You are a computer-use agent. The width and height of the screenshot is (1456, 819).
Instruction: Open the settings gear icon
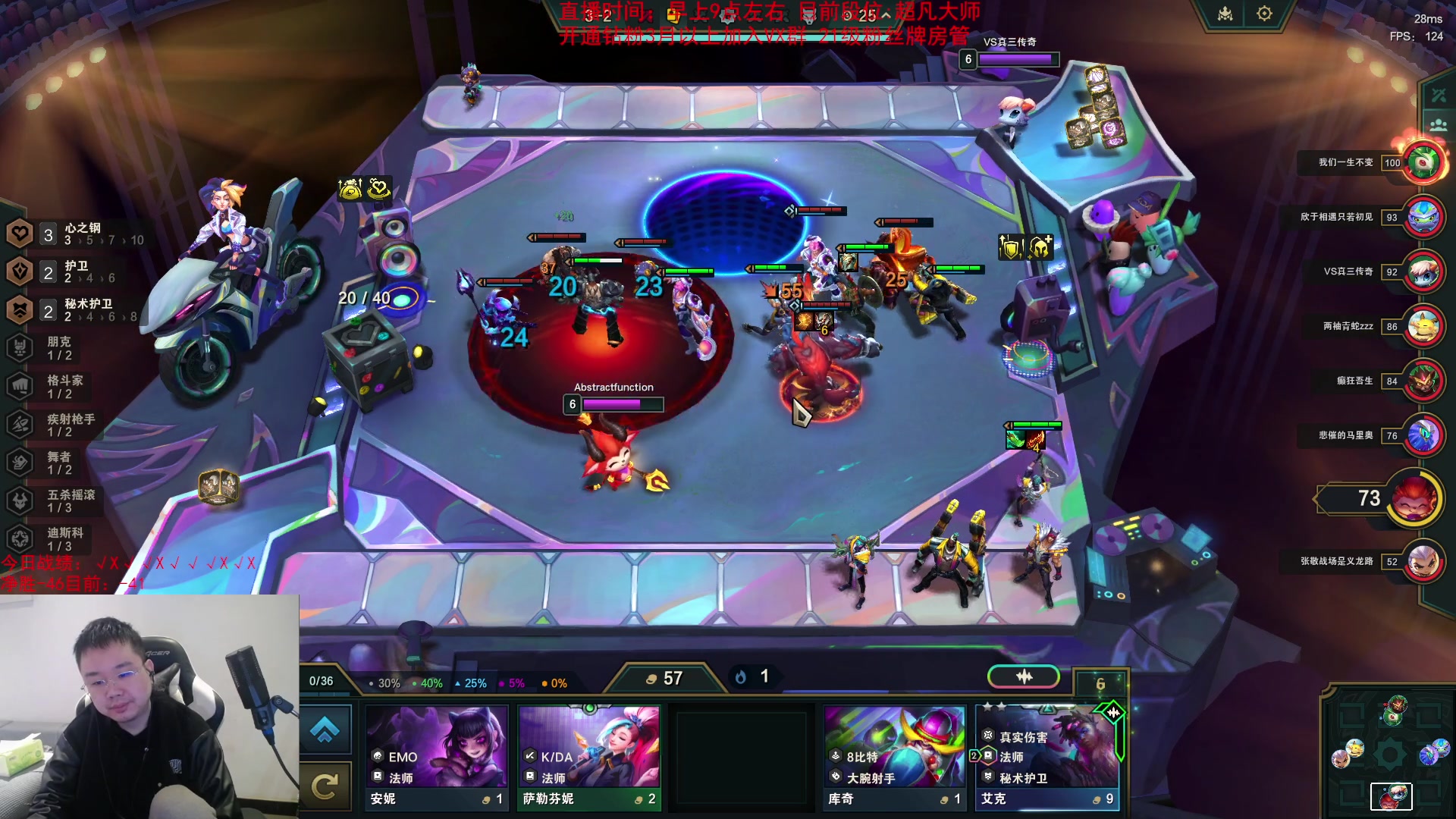tap(1264, 14)
